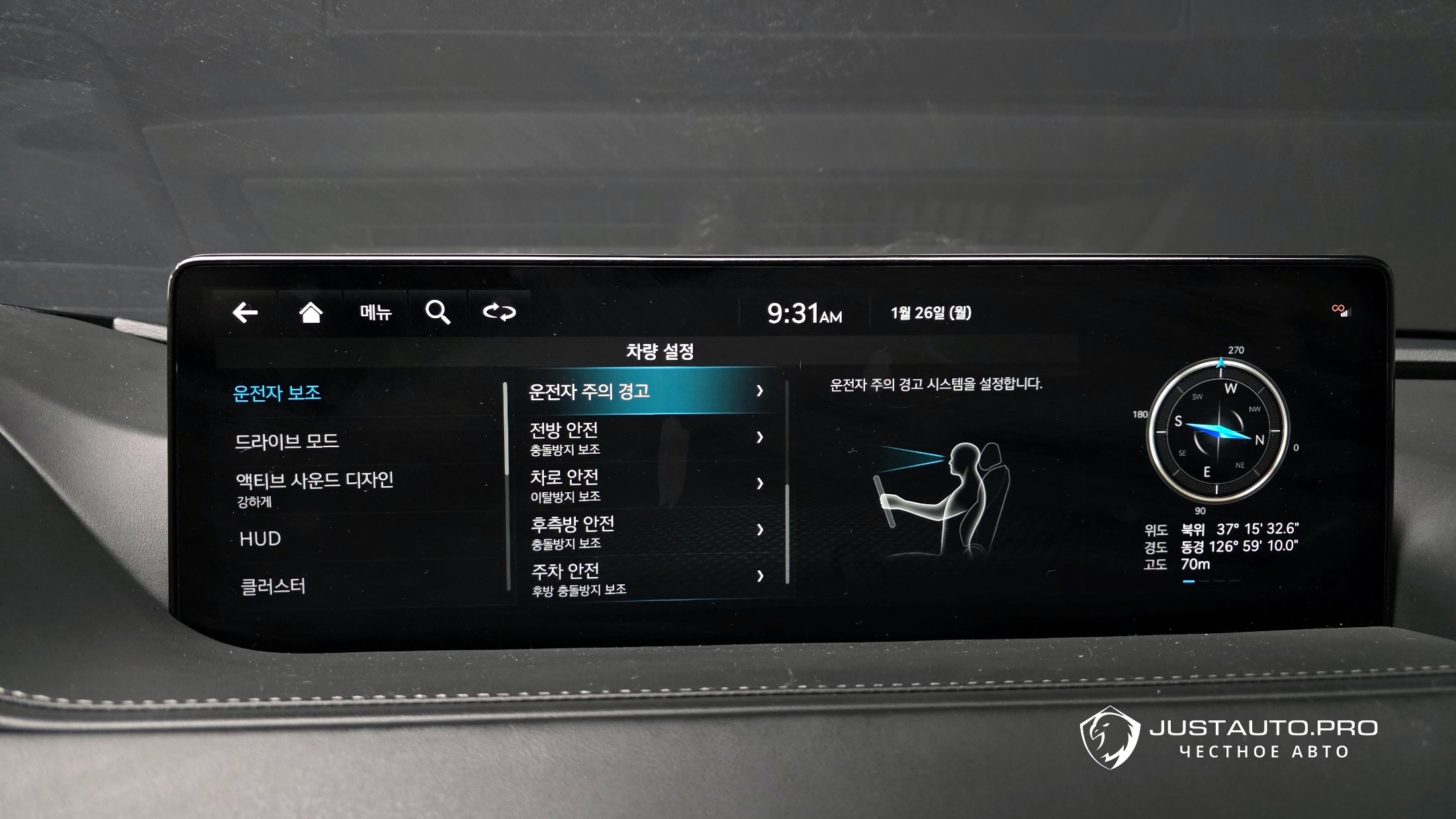Image resolution: width=1456 pixels, height=819 pixels.
Task: Tap the back arrow button
Action: 245,312
